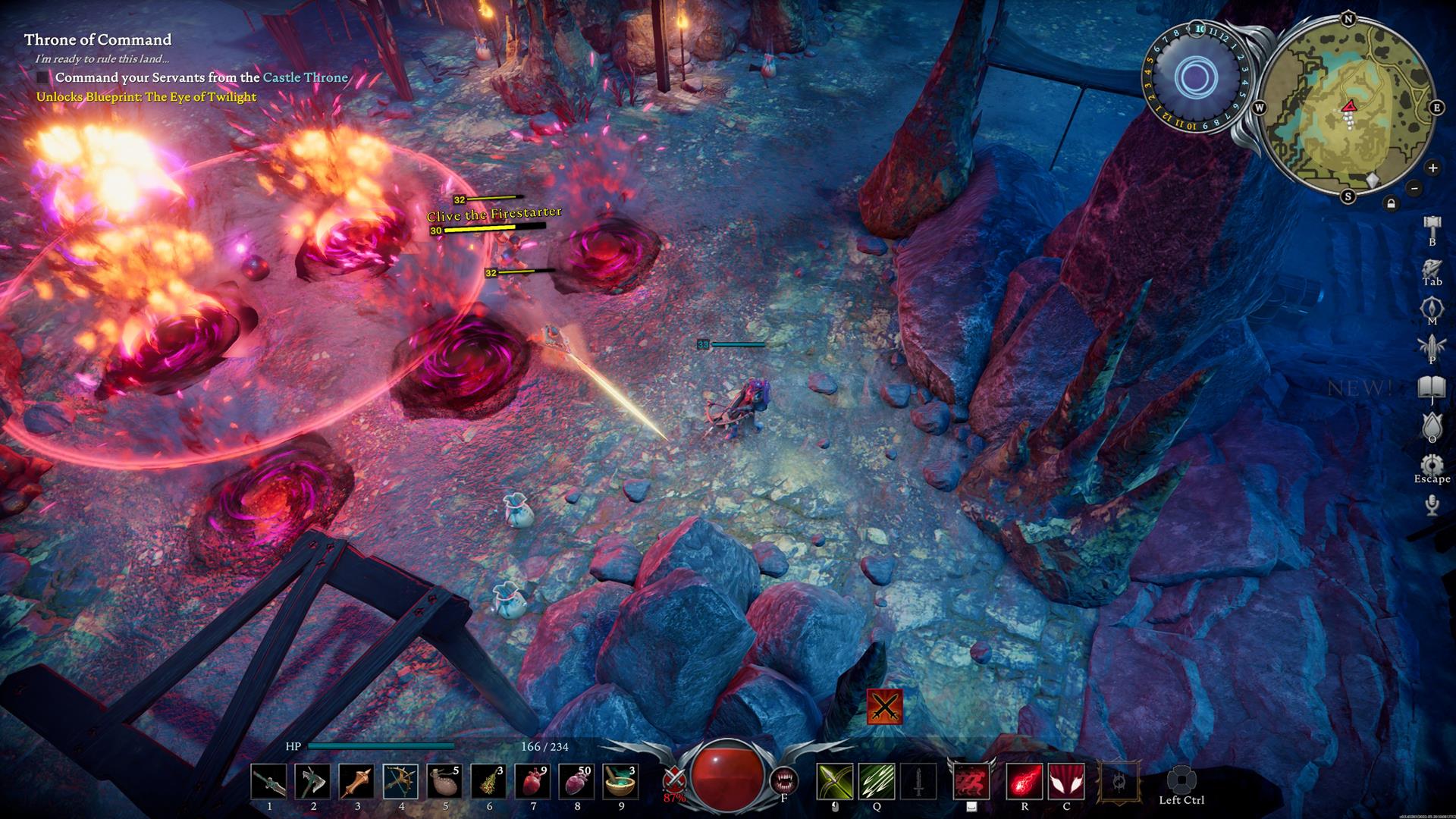Select the crossbow in hotbar slot 4
Screen dimensions: 1456x819
[400, 782]
